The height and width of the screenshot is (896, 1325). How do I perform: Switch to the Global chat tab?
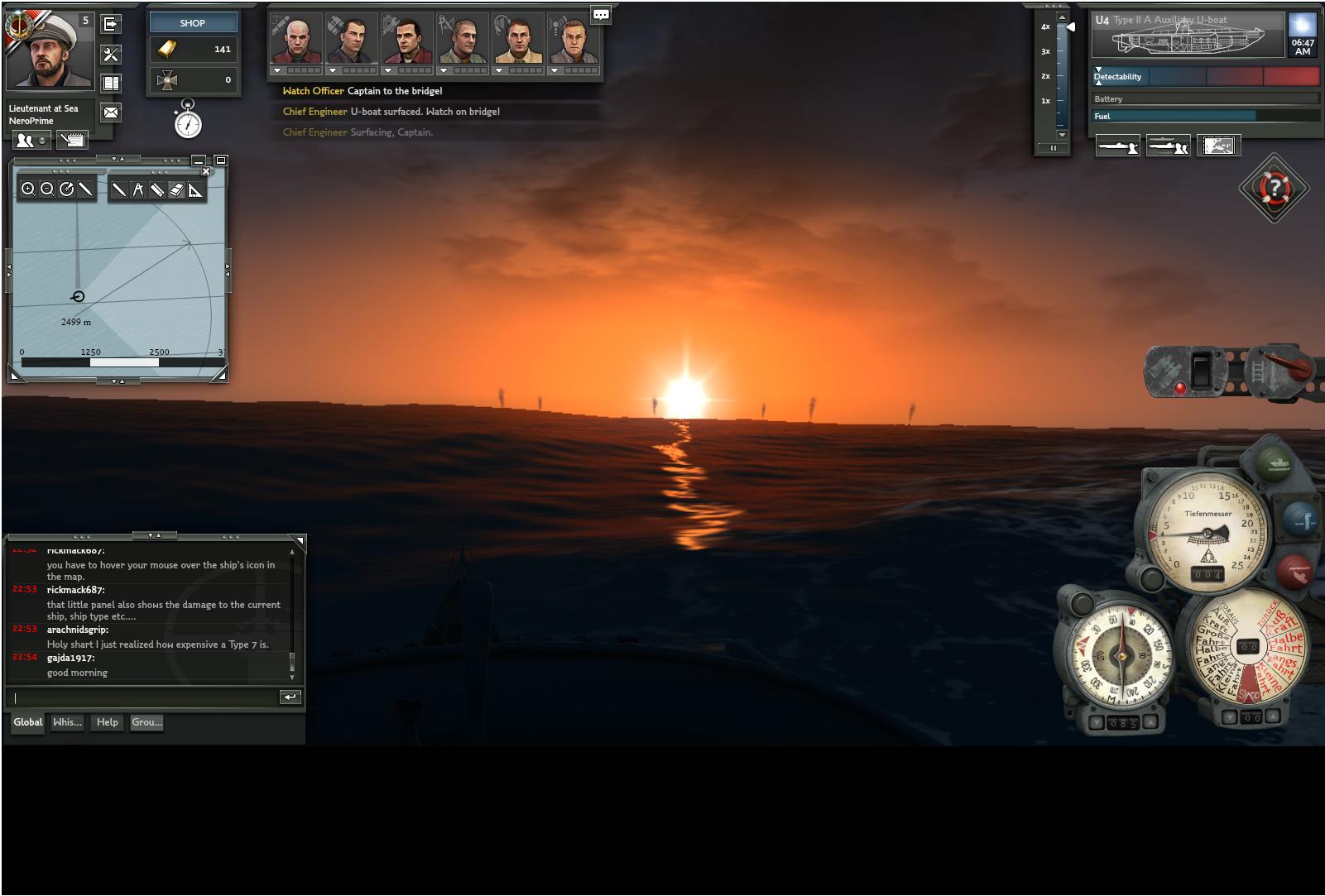point(28,722)
